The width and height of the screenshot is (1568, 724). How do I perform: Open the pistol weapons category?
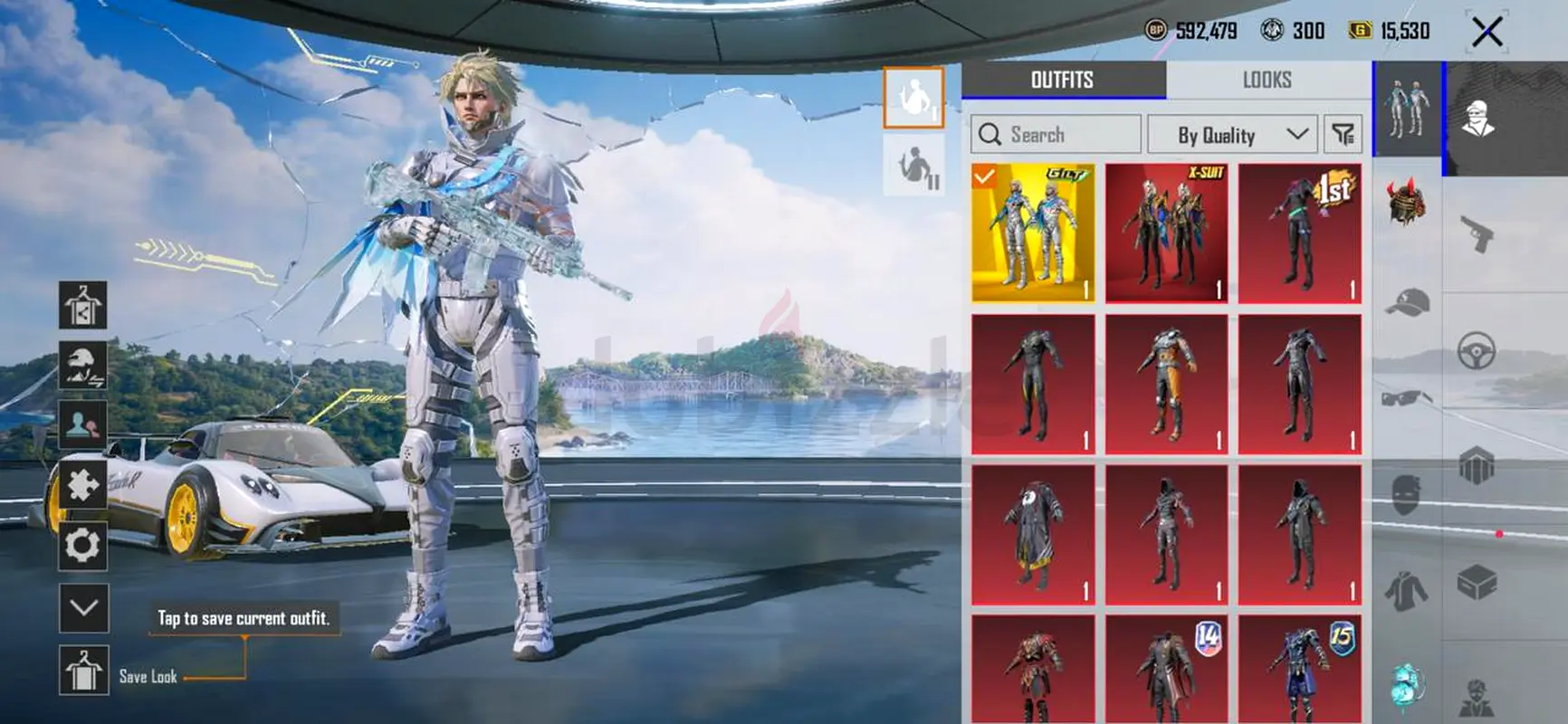click(1477, 234)
